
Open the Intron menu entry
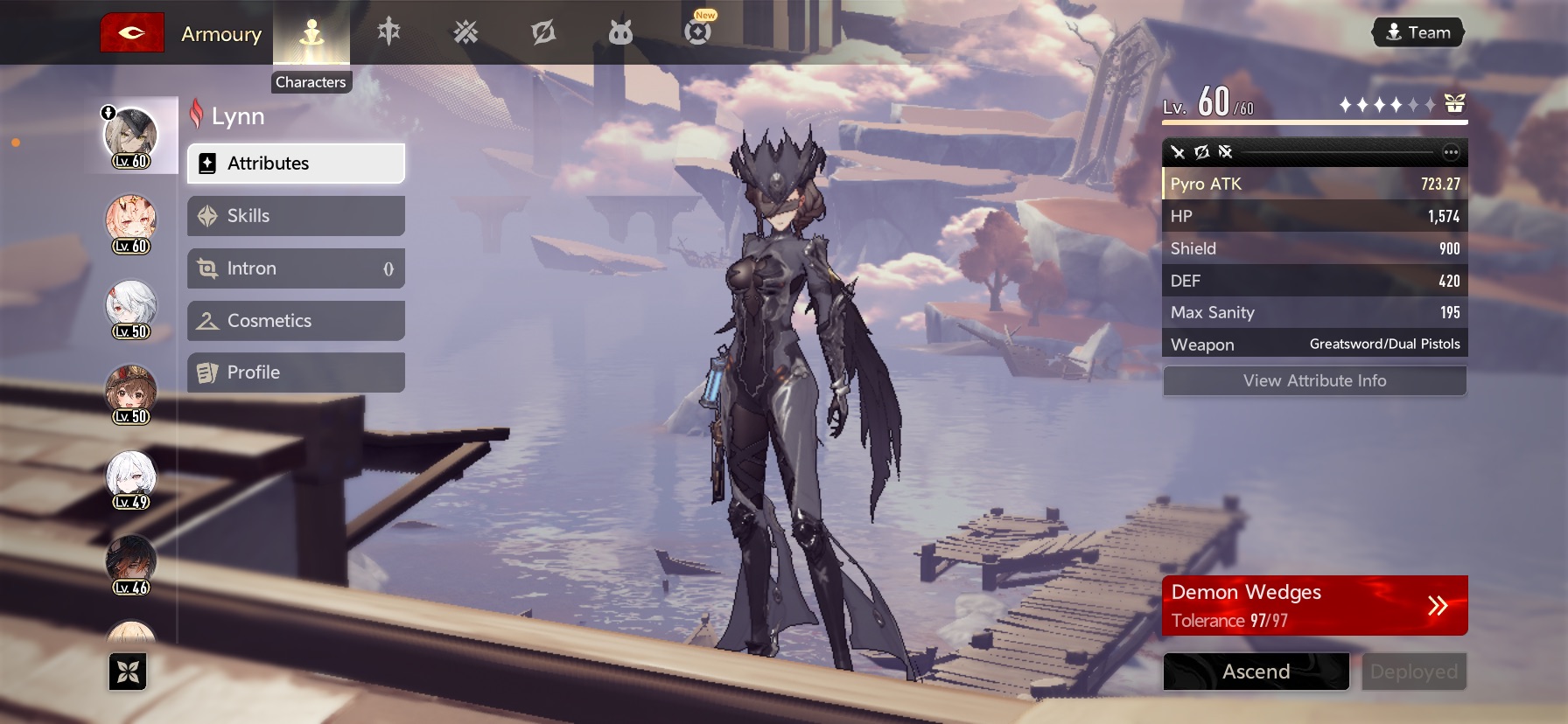tap(296, 268)
